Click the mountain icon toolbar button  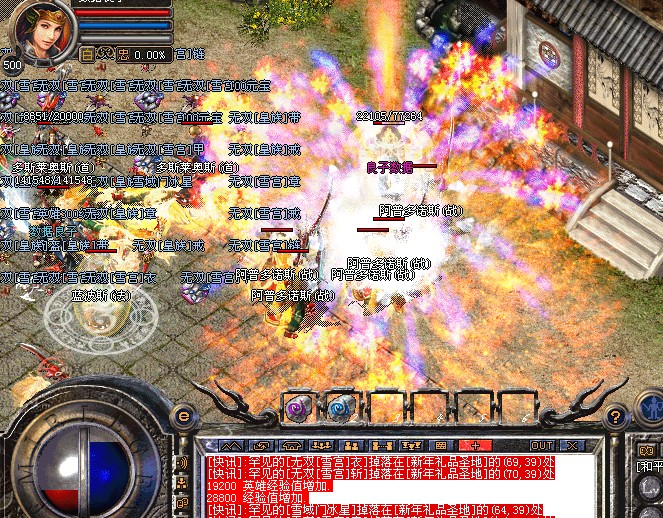232,445
